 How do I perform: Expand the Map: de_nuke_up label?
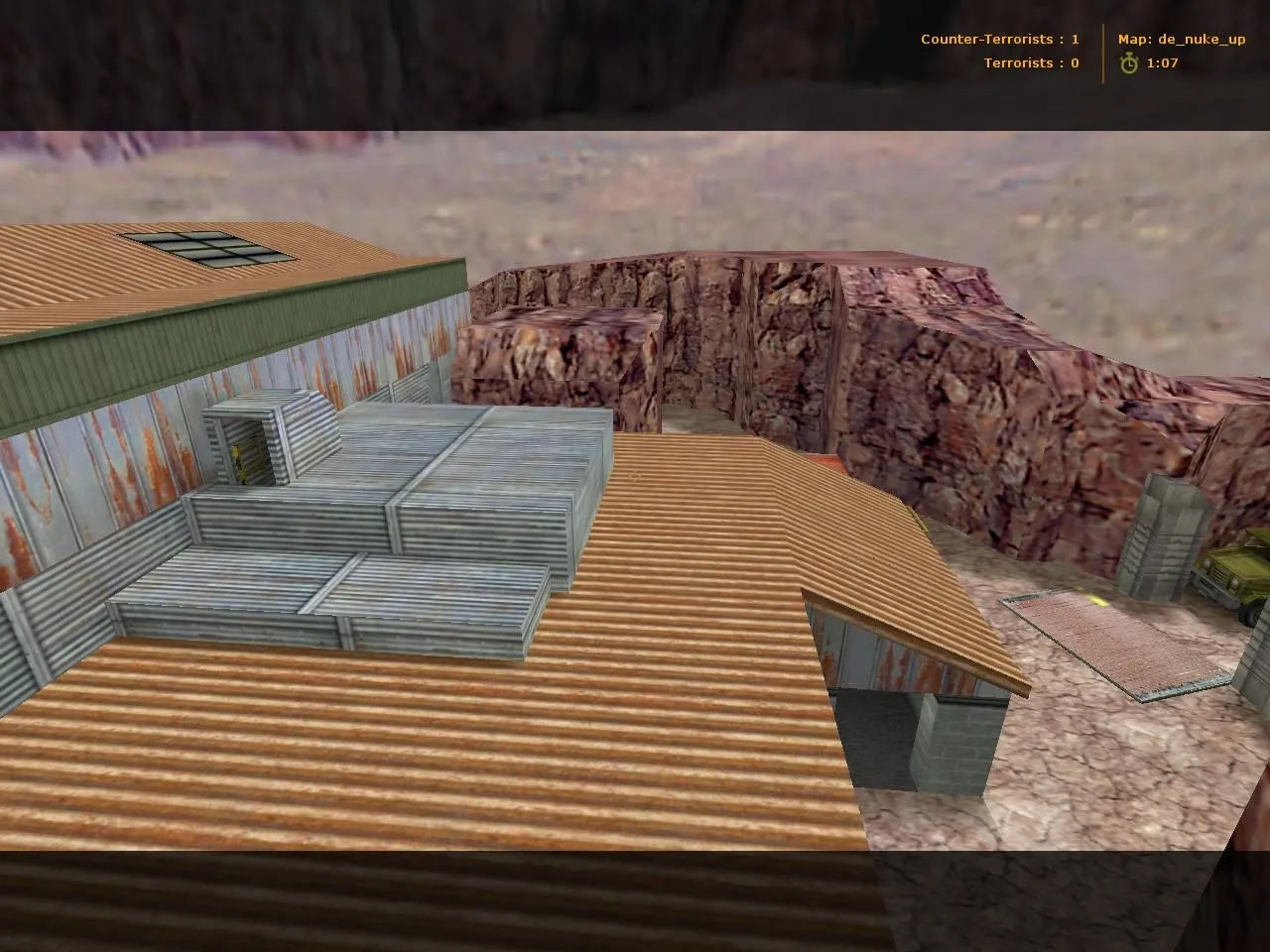1181,39
